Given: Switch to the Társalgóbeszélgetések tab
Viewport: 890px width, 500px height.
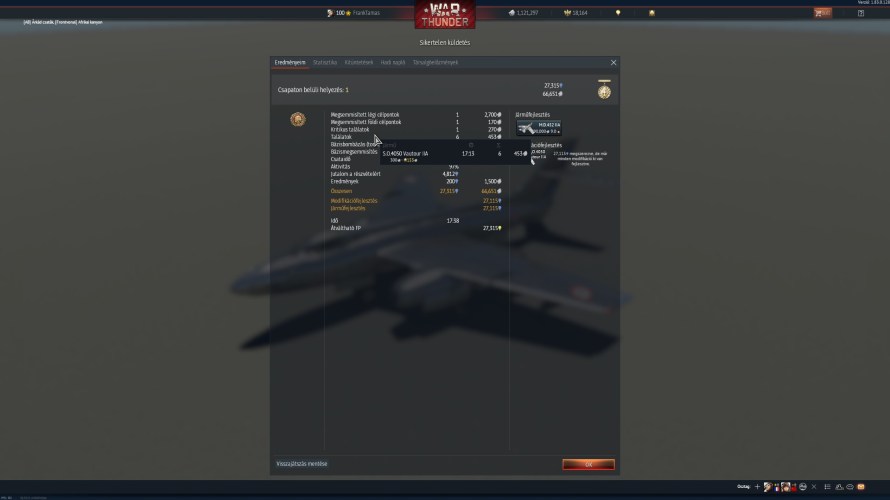Looking at the screenshot, I should (x=435, y=62).
